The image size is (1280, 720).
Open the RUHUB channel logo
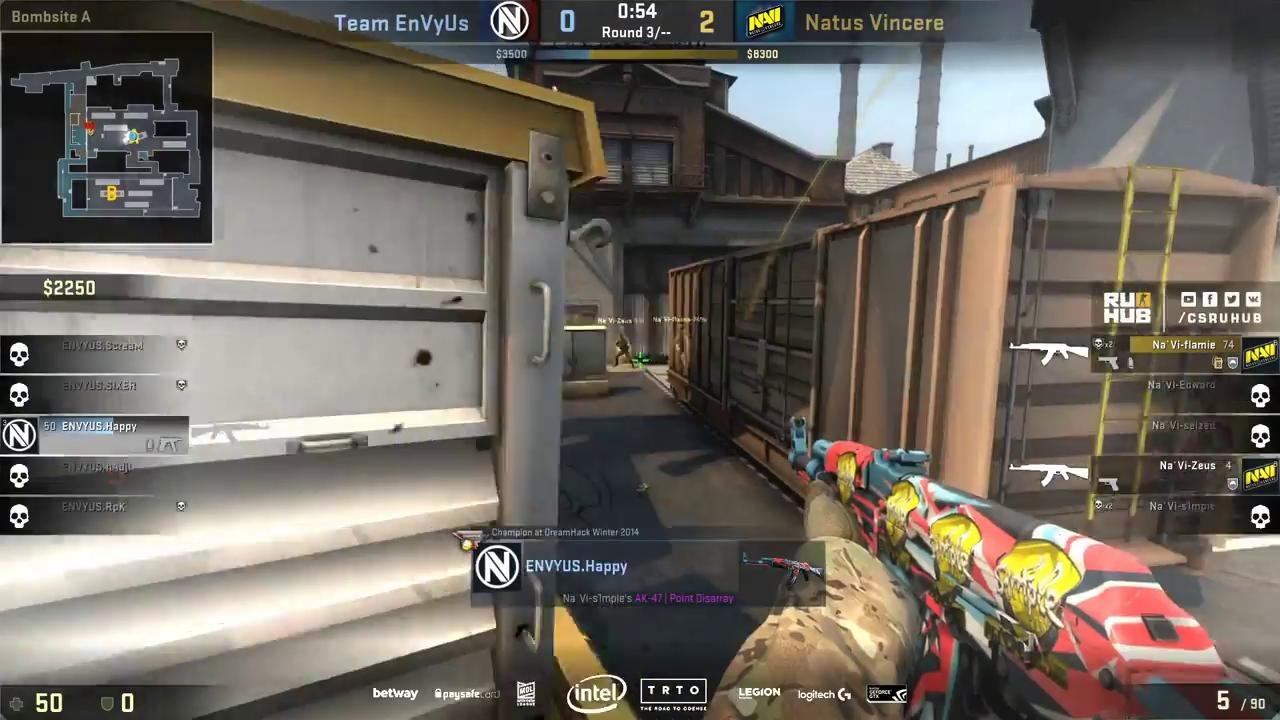pyautogui.click(x=1127, y=308)
